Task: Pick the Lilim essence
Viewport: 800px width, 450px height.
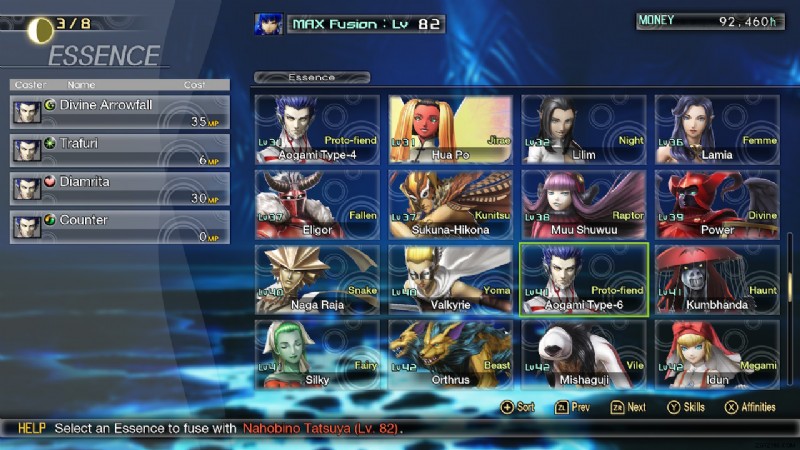Action: [584, 129]
